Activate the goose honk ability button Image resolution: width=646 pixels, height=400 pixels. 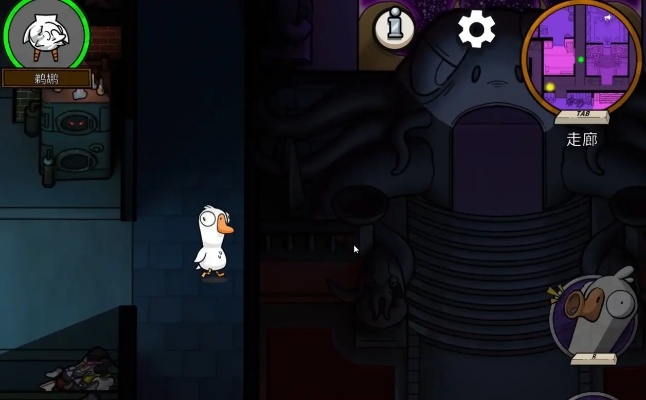point(594,316)
